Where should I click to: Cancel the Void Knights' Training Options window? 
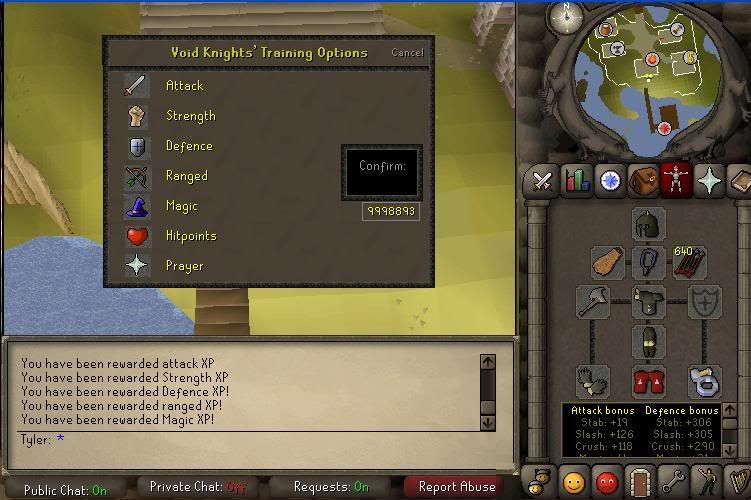point(407,53)
